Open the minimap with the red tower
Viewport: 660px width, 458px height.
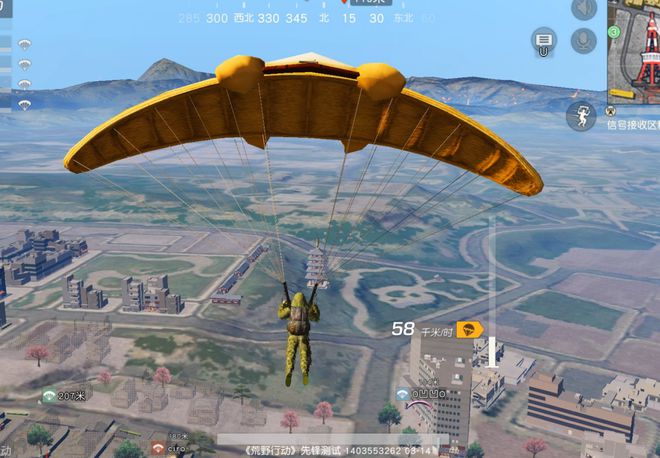pyautogui.click(x=634, y=50)
